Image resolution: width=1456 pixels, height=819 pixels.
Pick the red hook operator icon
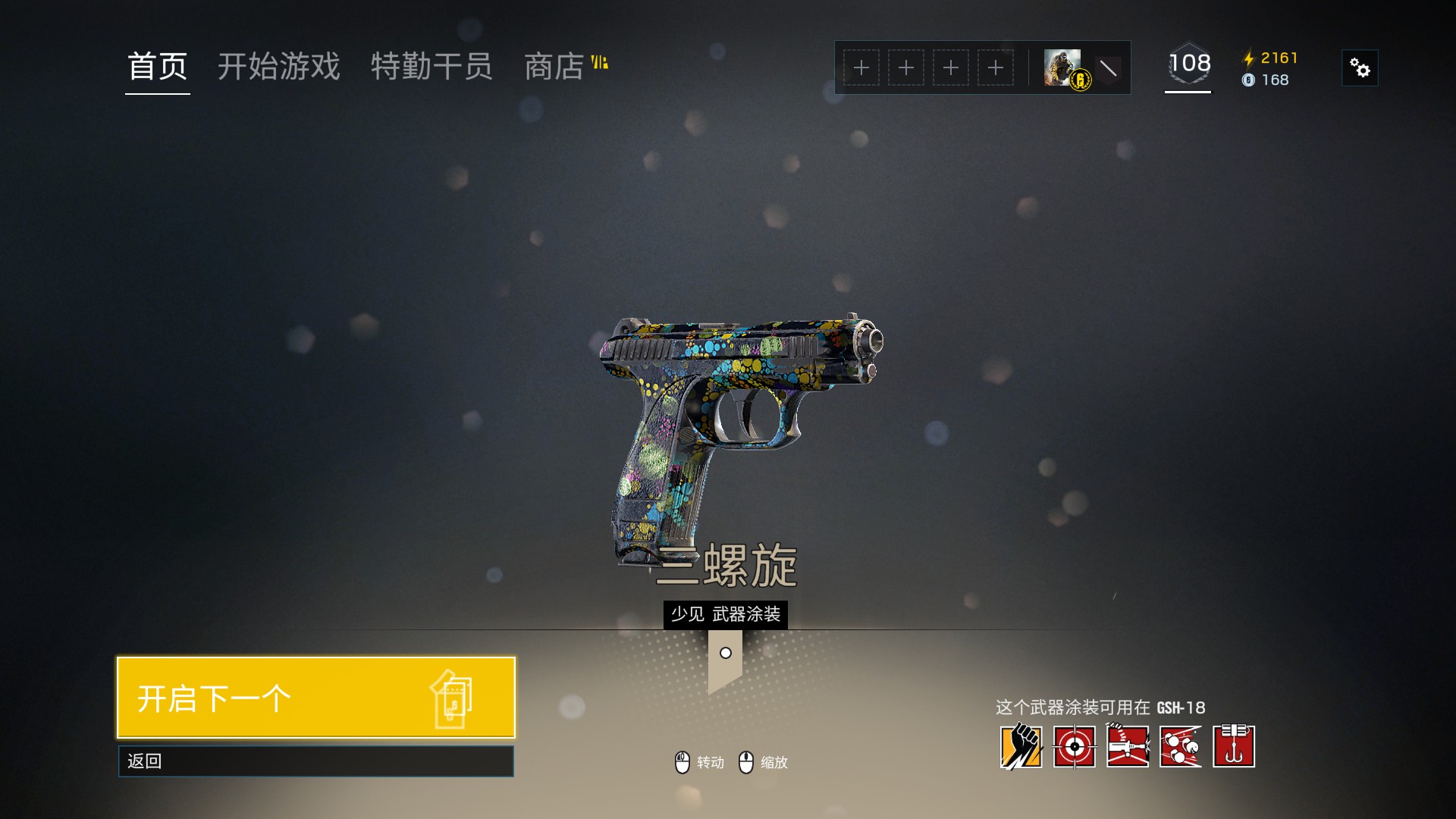coord(1233,747)
